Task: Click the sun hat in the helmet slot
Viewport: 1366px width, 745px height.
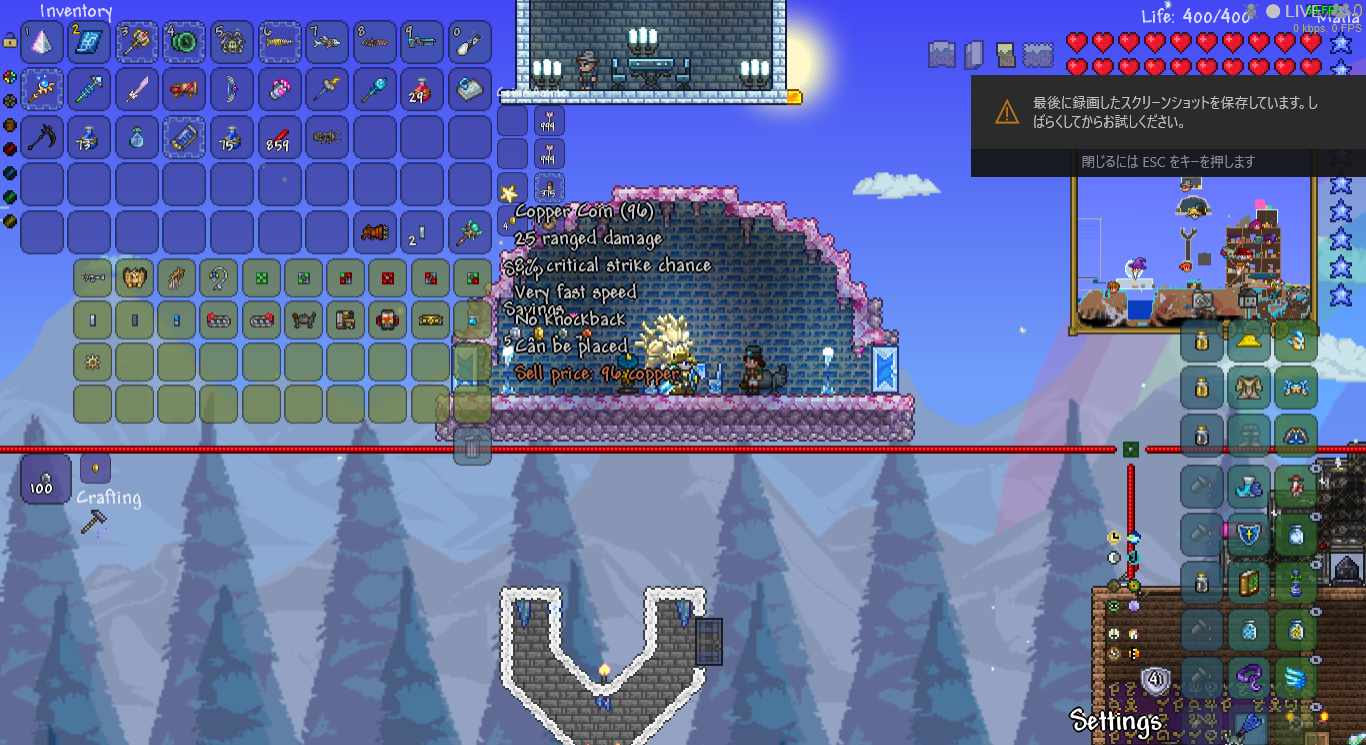Action: (1248, 339)
